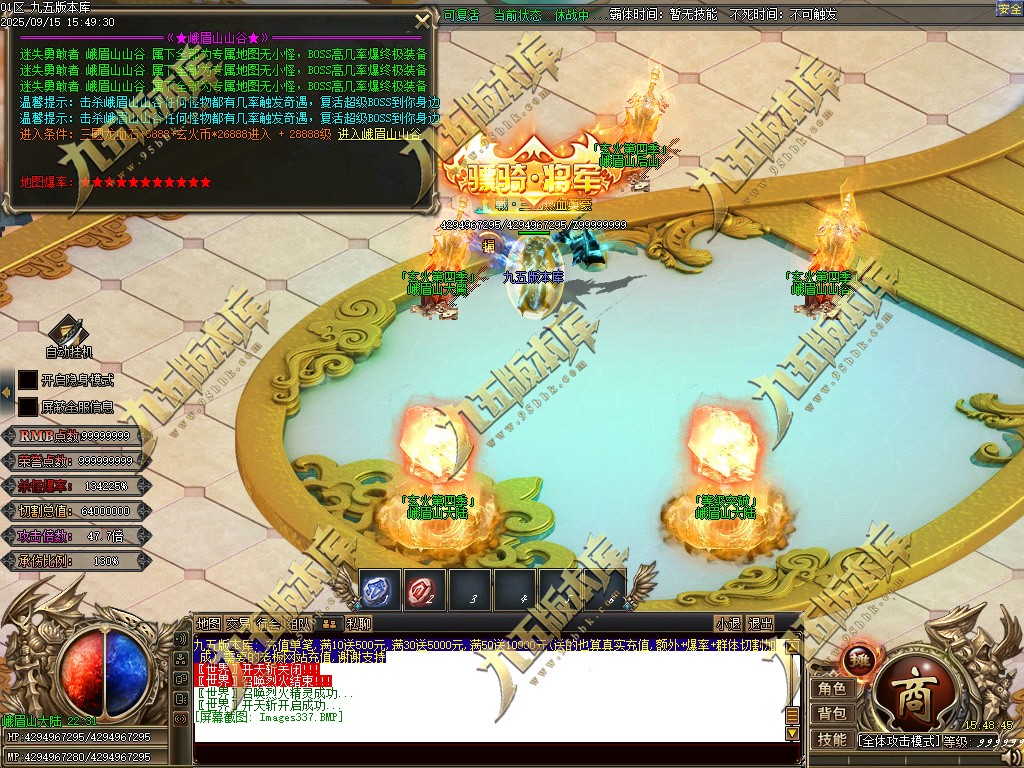The image size is (1024, 768).
Task: Open the 背包 backpack
Action: pyautogui.click(x=832, y=714)
